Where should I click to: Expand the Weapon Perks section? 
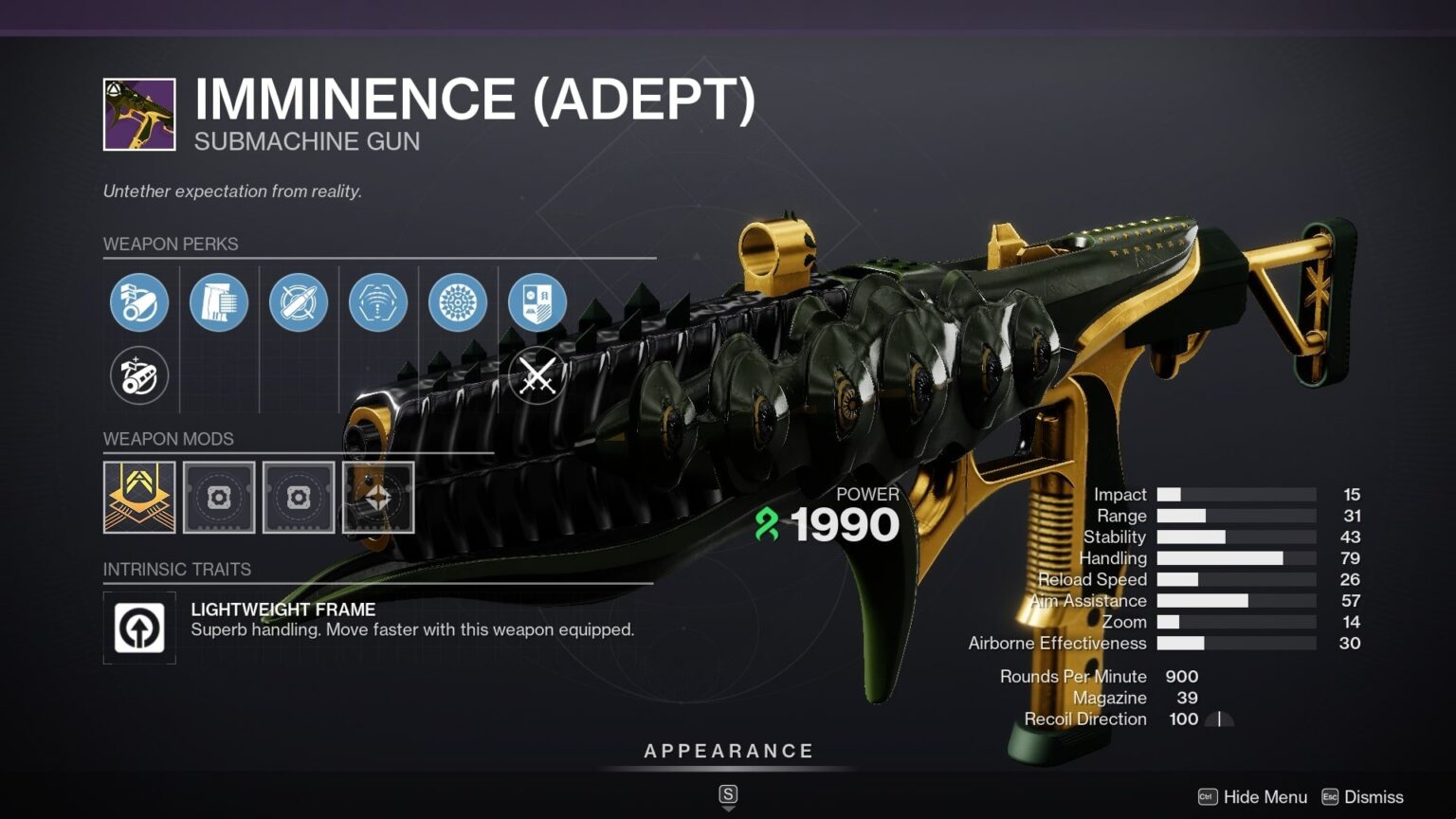(173, 244)
